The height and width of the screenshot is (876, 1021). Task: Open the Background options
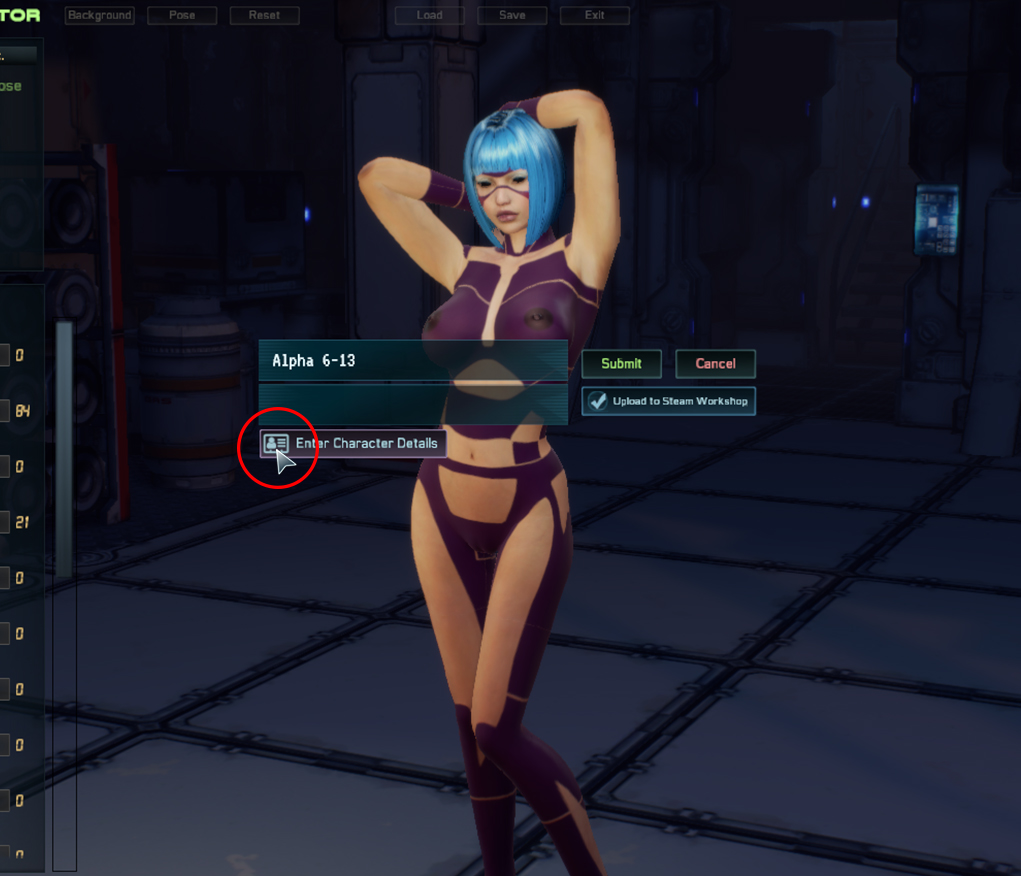[100, 15]
